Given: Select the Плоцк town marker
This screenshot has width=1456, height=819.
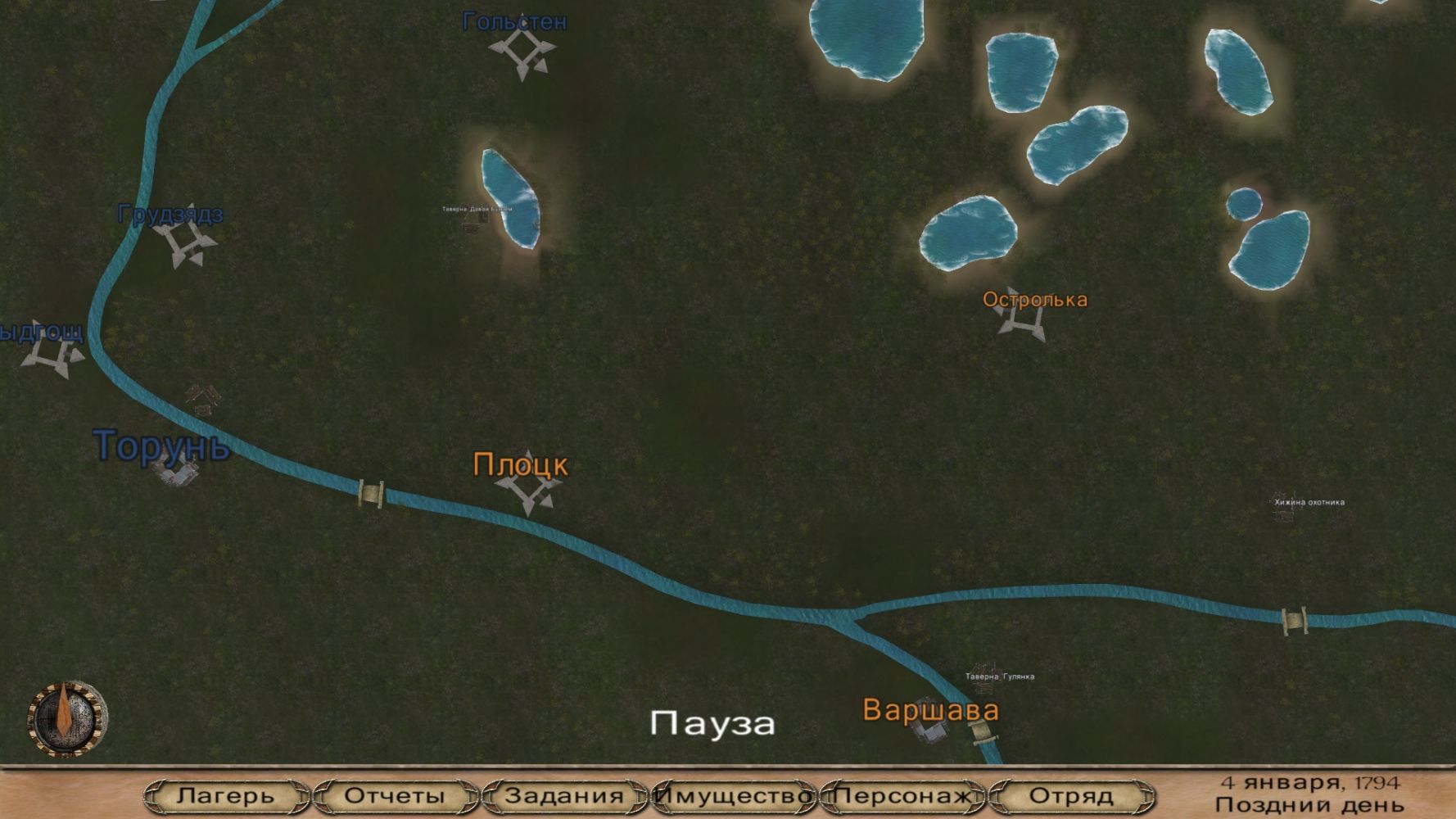Looking at the screenshot, I should click(x=527, y=485).
